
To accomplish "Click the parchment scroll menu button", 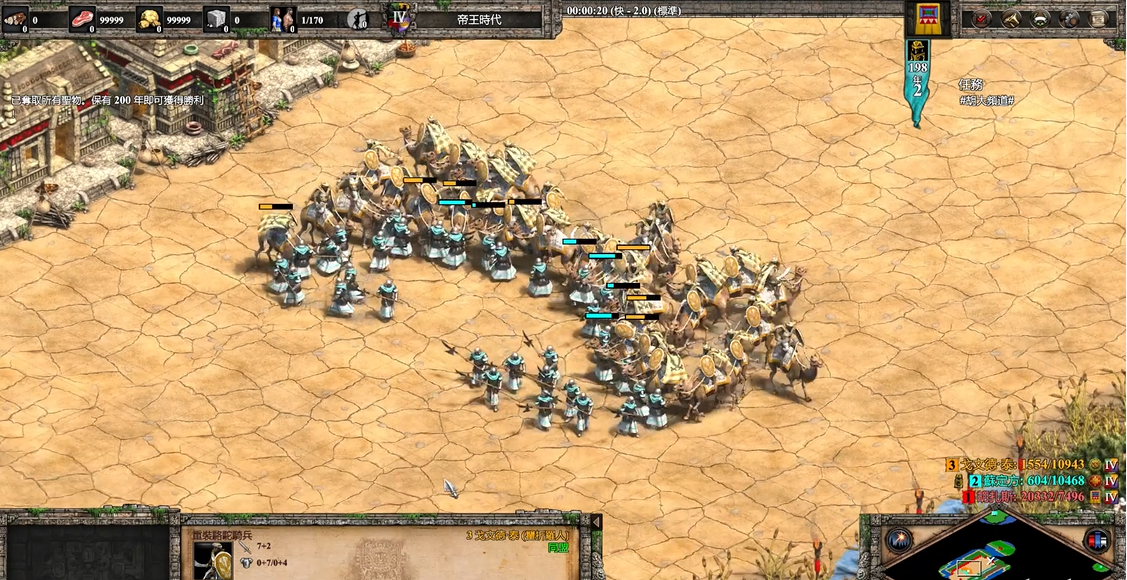I will pyautogui.click(x=1099, y=18).
